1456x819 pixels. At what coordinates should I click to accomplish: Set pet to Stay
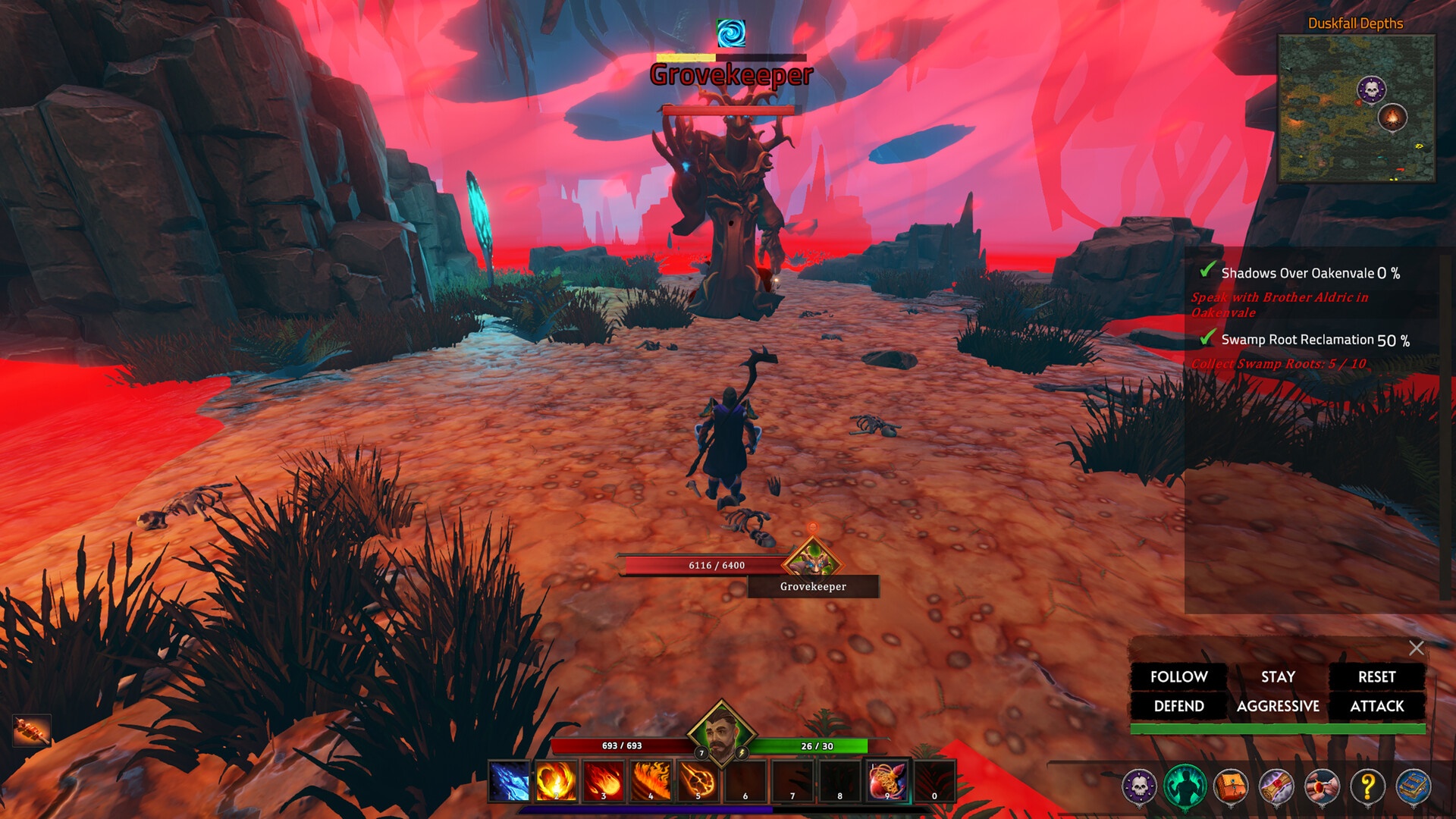point(1278,676)
